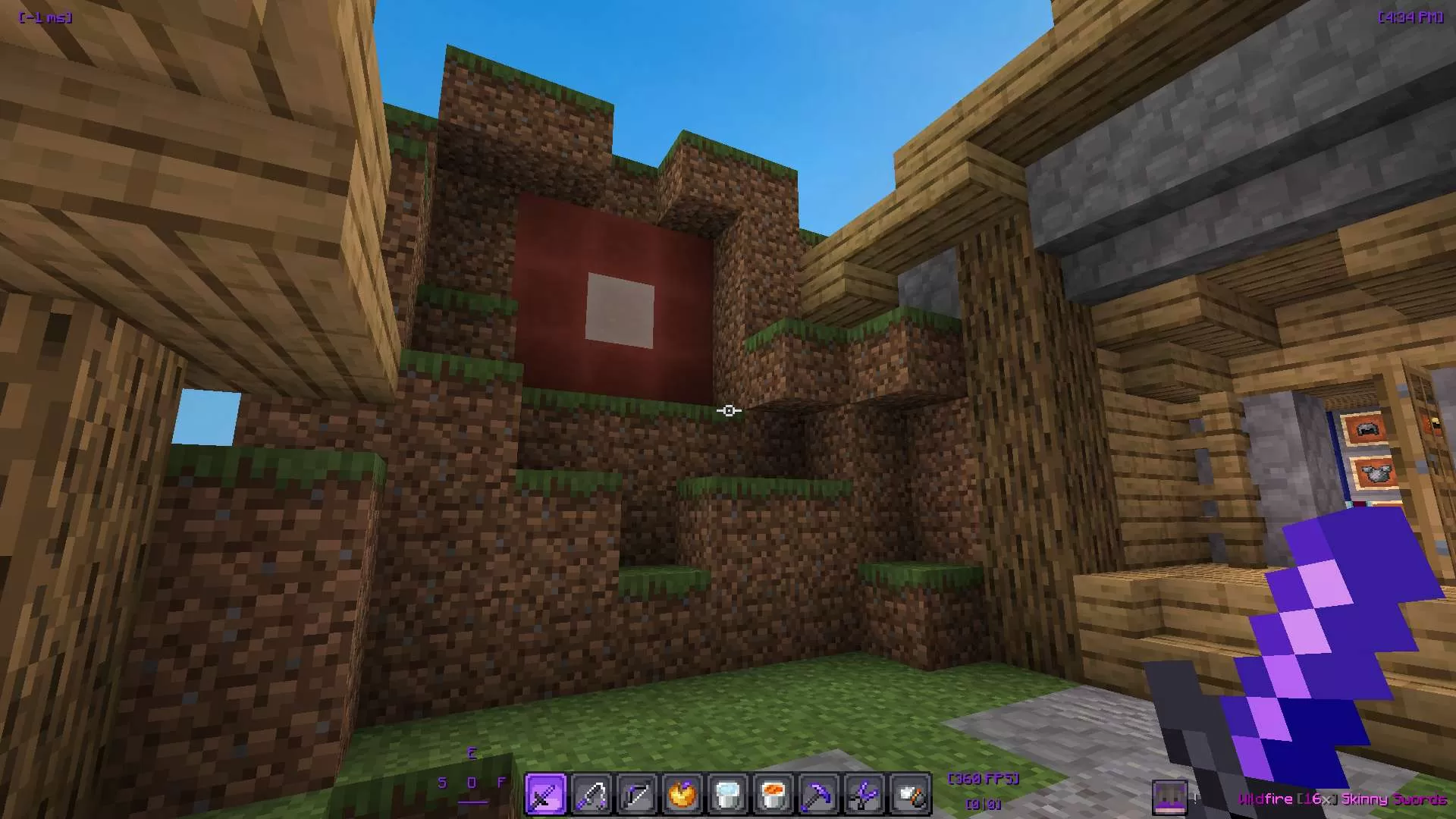Viewport: 1456px width, 819px height.
Task: Open the Wildfire 16x Skinny Swords pack label
Action: coord(1346,799)
